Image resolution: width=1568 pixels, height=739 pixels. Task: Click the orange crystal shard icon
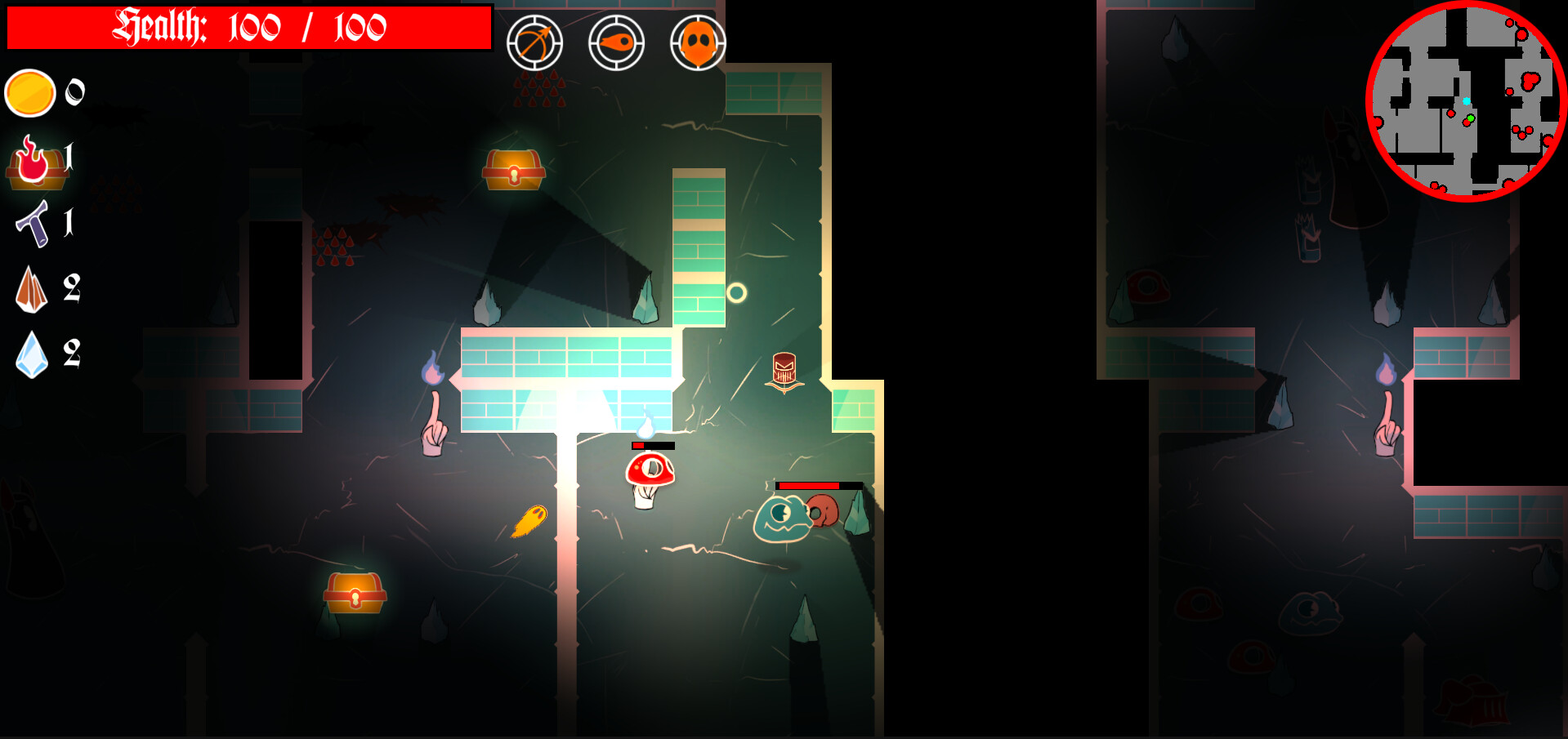click(31, 290)
